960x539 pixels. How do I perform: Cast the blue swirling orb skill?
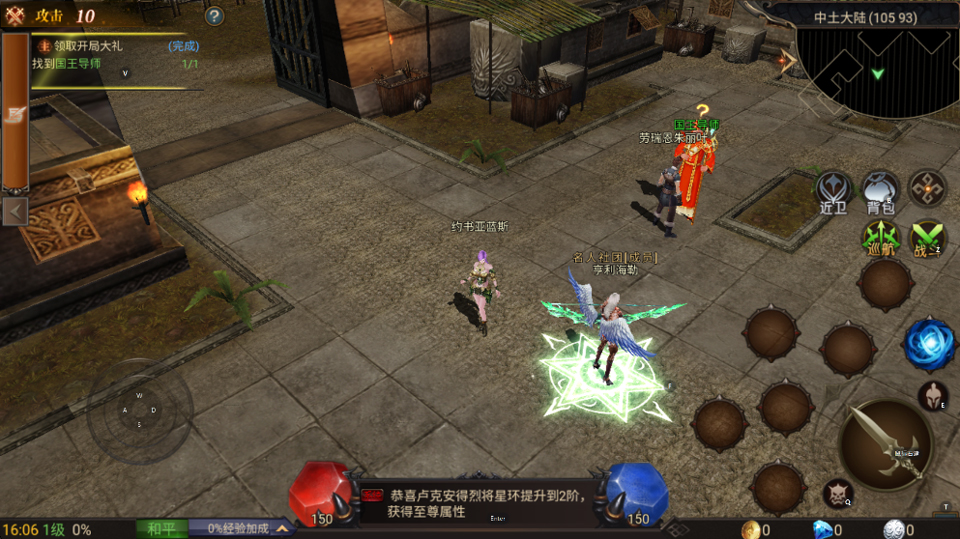click(929, 344)
